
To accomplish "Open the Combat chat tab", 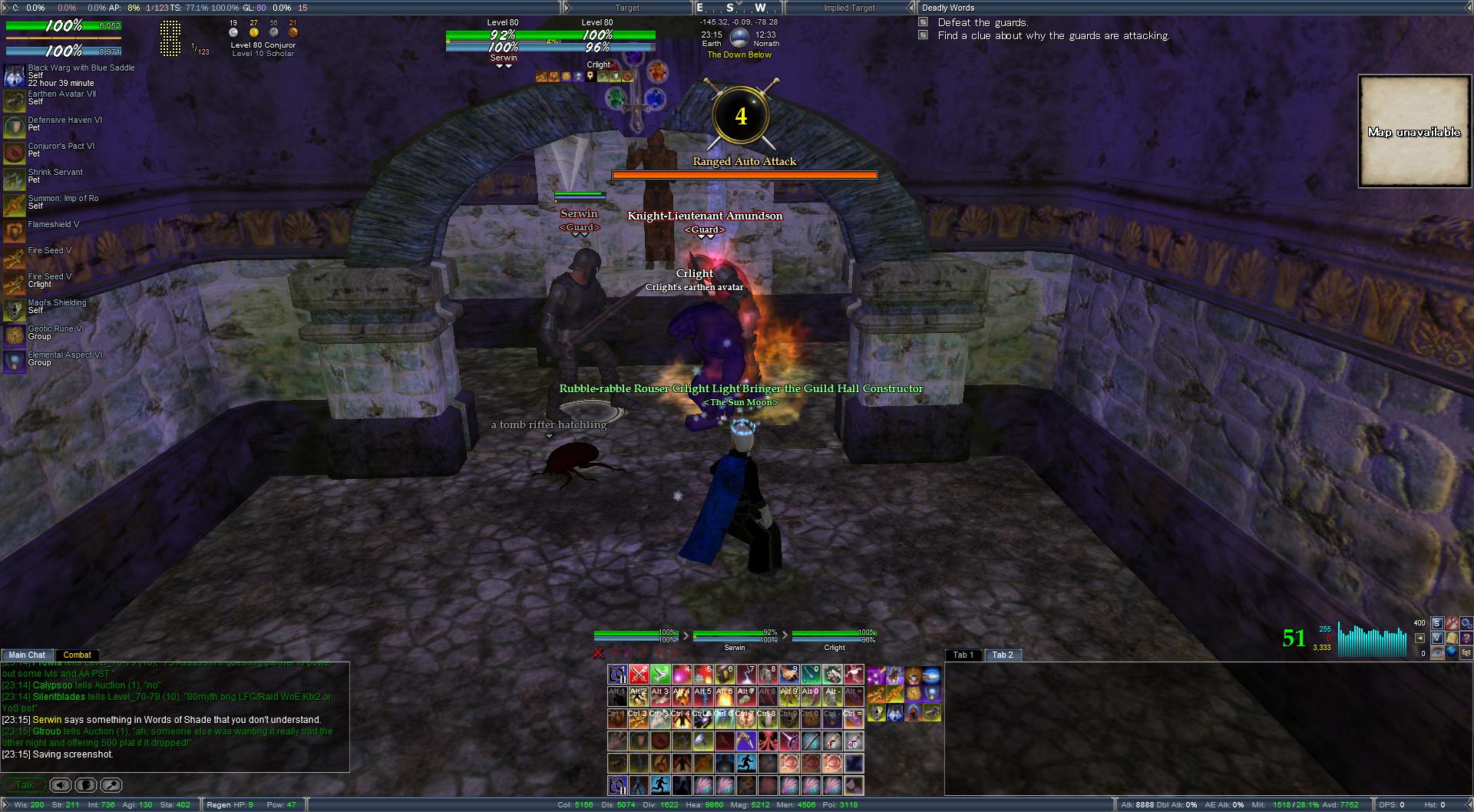I will [77, 655].
